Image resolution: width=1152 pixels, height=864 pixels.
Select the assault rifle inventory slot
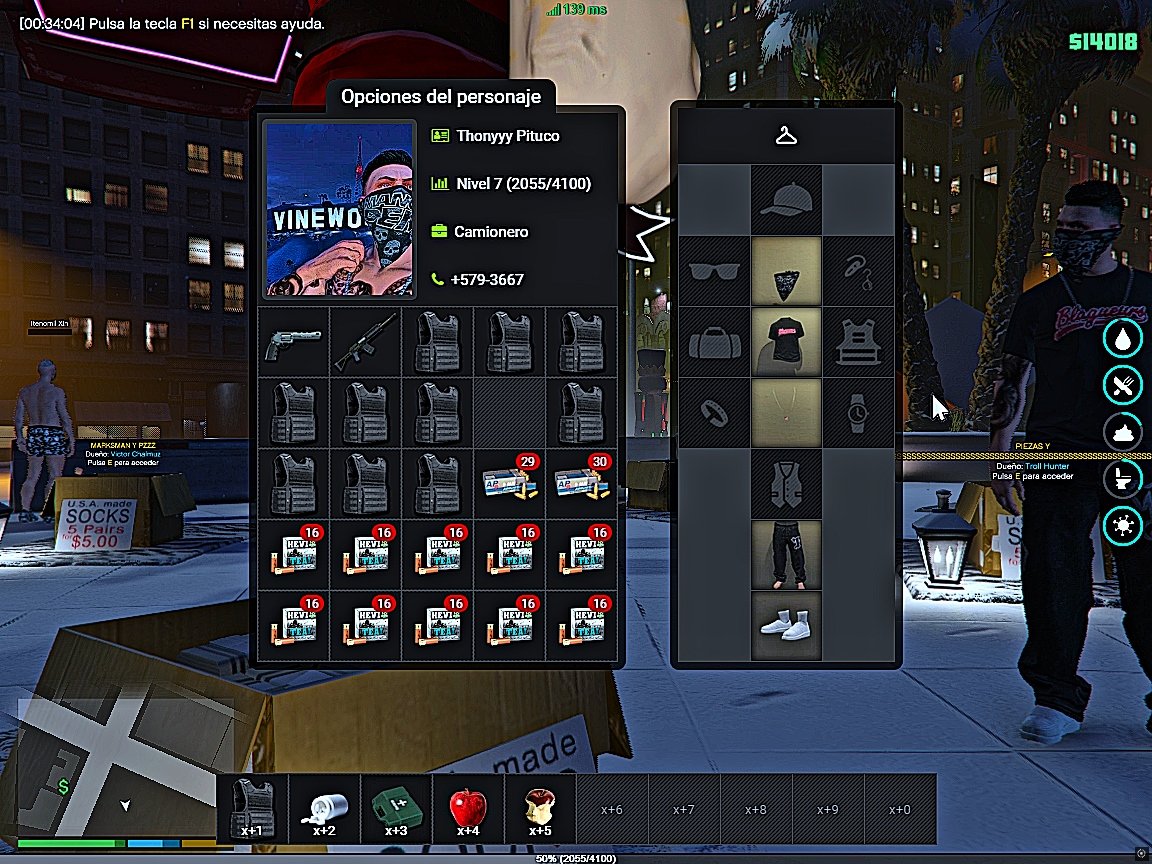(x=366, y=342)
